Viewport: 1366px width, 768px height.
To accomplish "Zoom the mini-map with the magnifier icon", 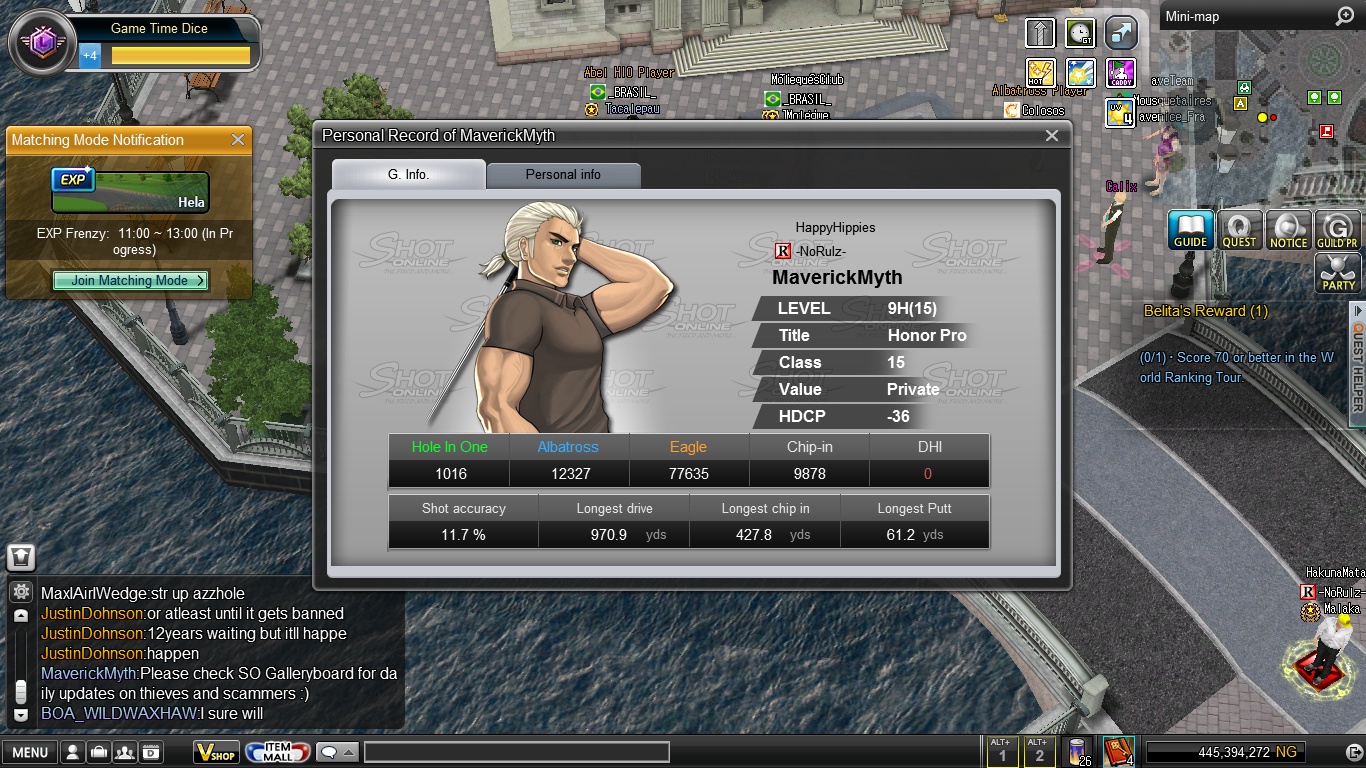I will 1344,17.
